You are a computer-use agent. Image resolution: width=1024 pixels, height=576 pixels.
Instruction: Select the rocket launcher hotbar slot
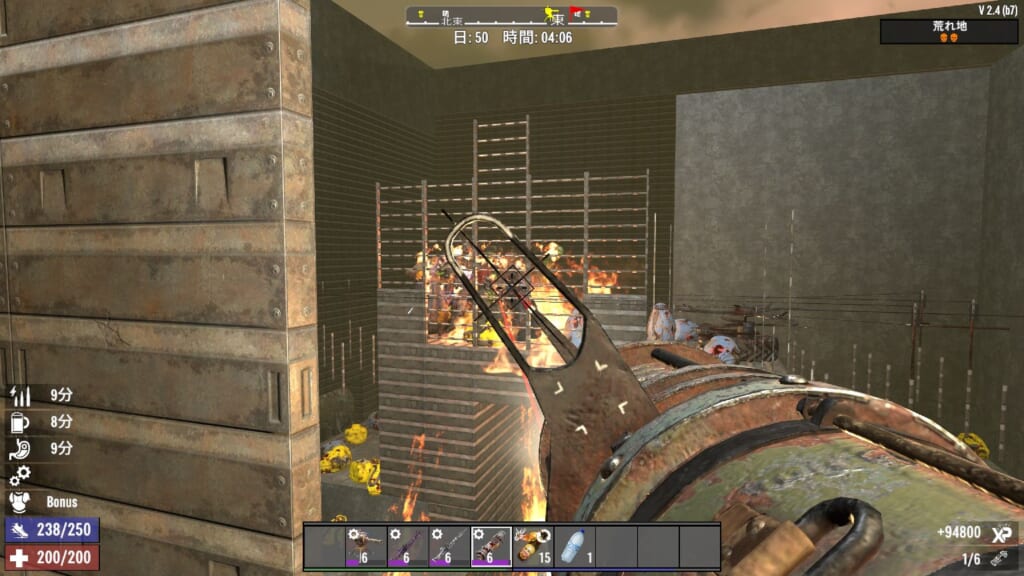[x=491, y=547]
